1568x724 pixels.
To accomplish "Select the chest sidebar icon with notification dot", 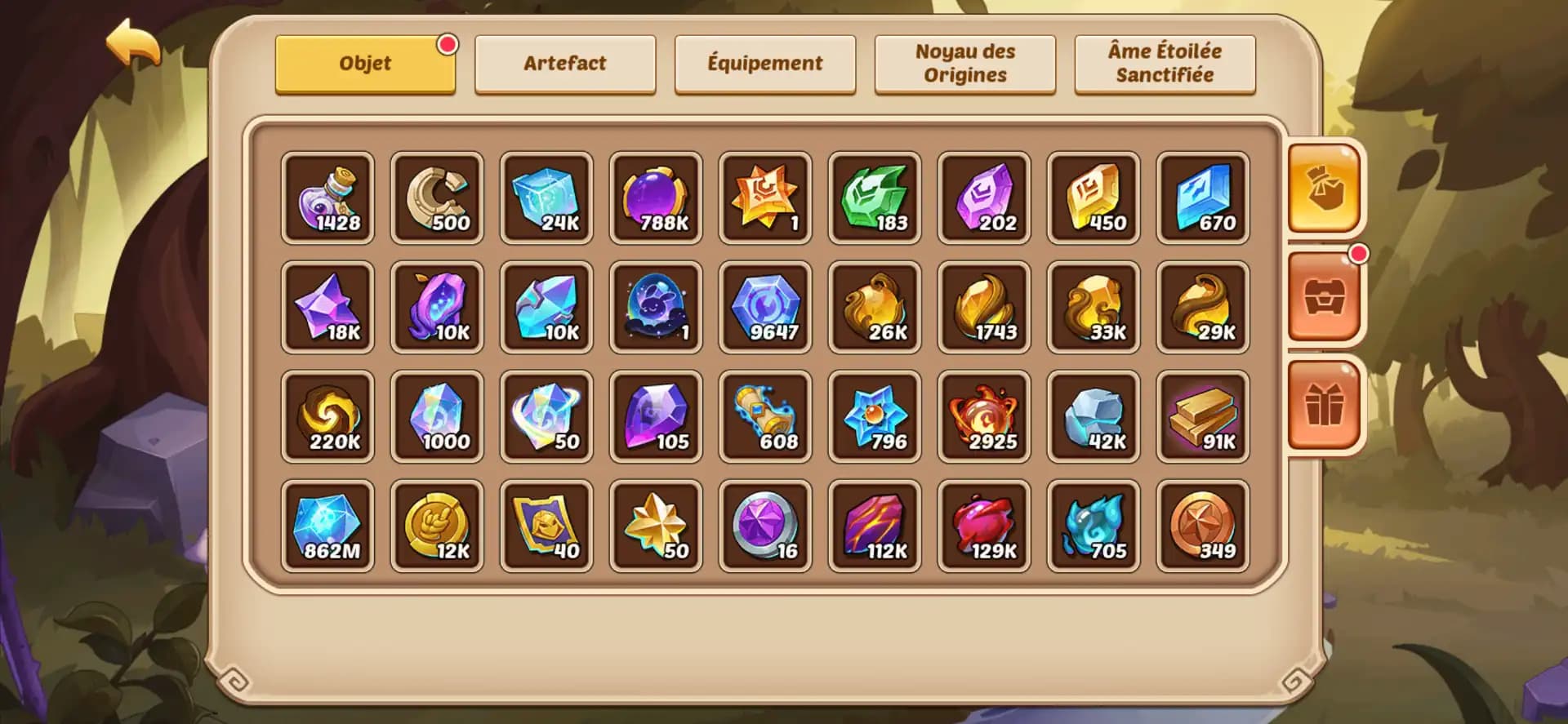I will pos(1325,297).
